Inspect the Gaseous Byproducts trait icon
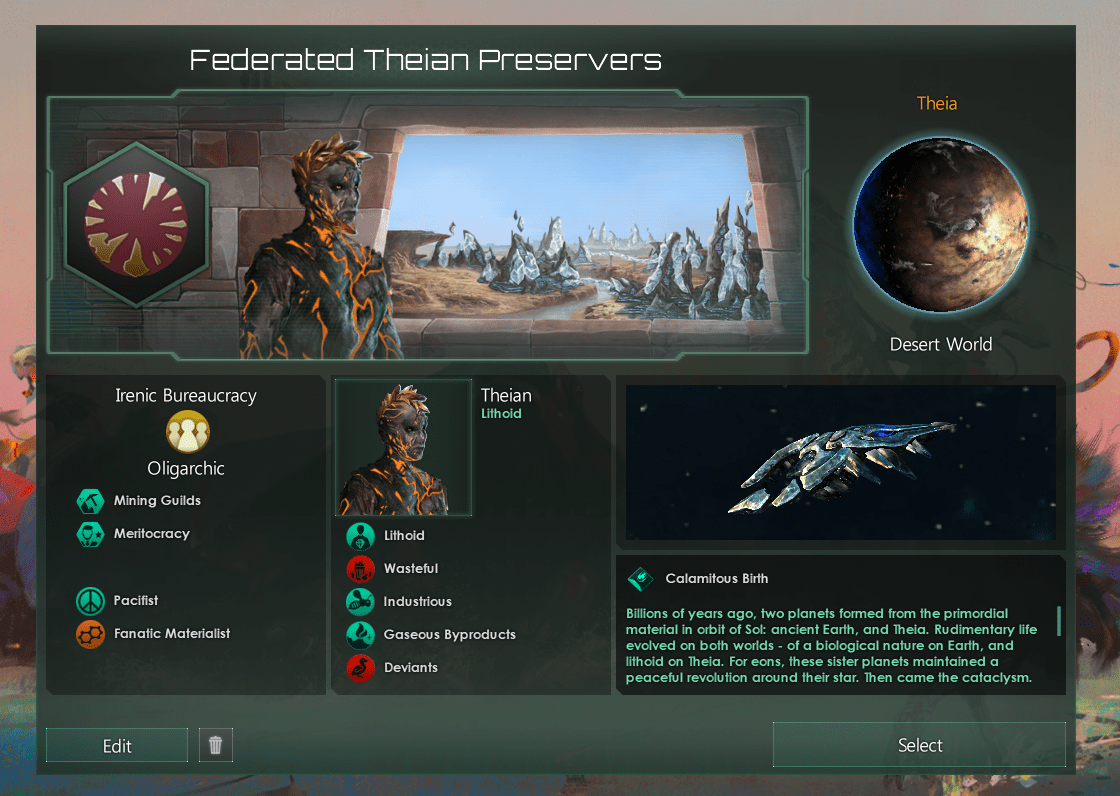 [x=360, y=635]
